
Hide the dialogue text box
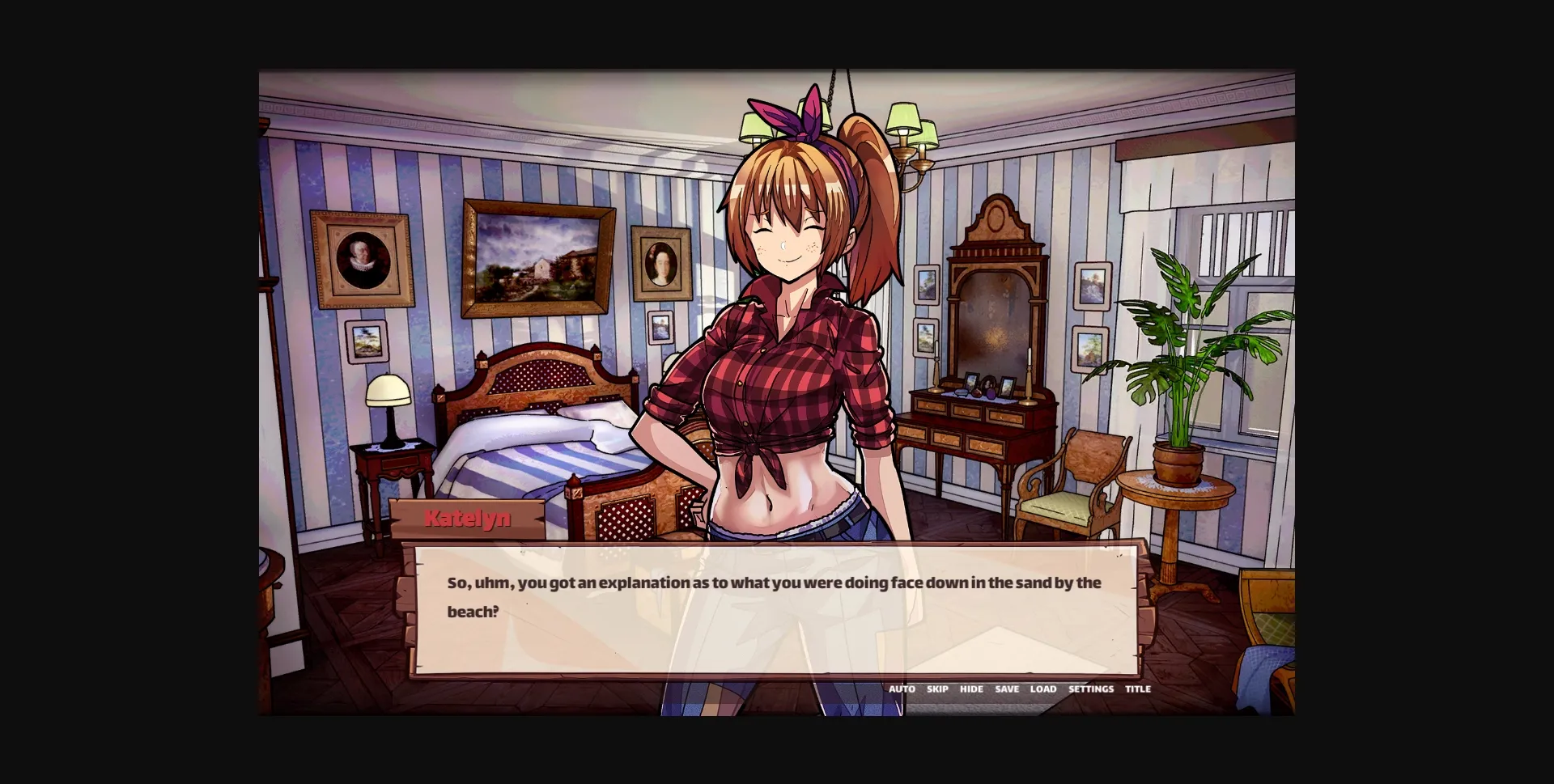coord(971,689)
